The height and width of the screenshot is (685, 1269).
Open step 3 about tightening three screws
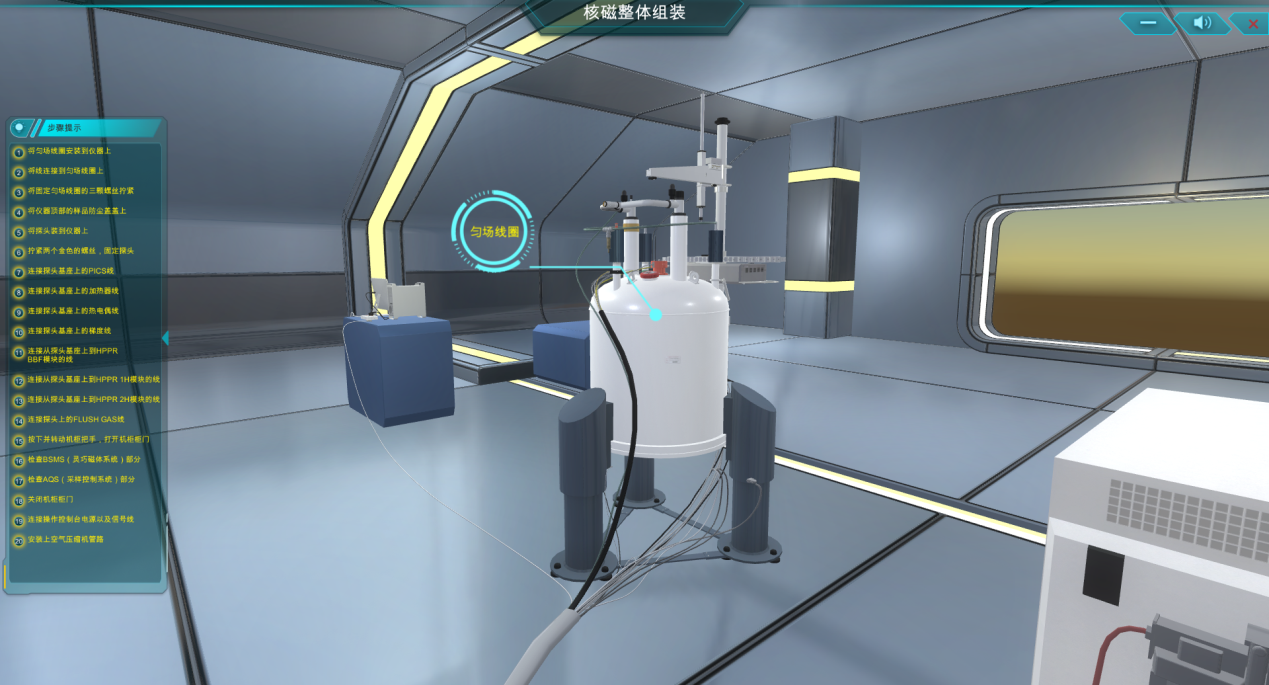80,191
